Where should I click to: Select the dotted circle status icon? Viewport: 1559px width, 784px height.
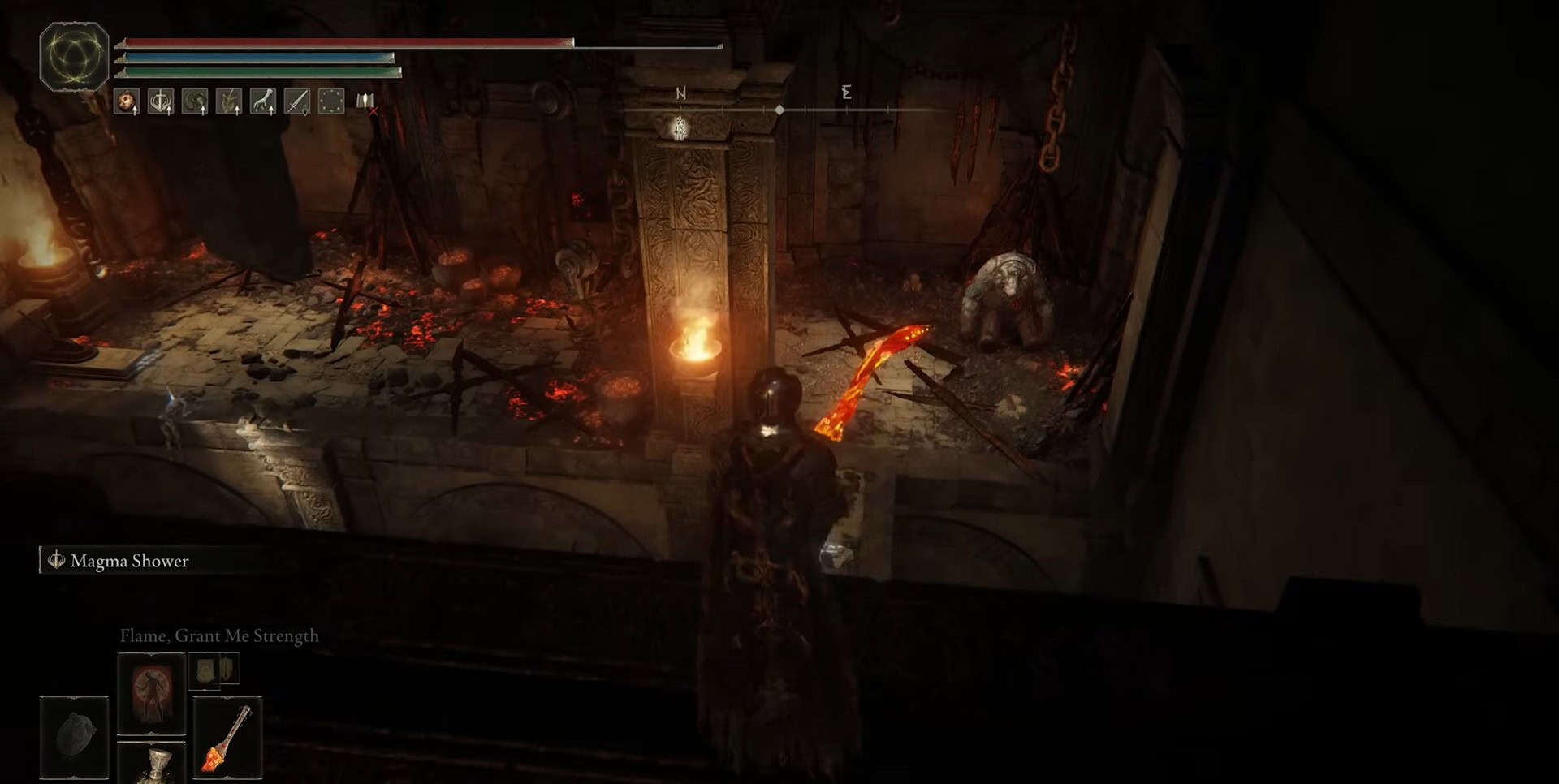331,101
